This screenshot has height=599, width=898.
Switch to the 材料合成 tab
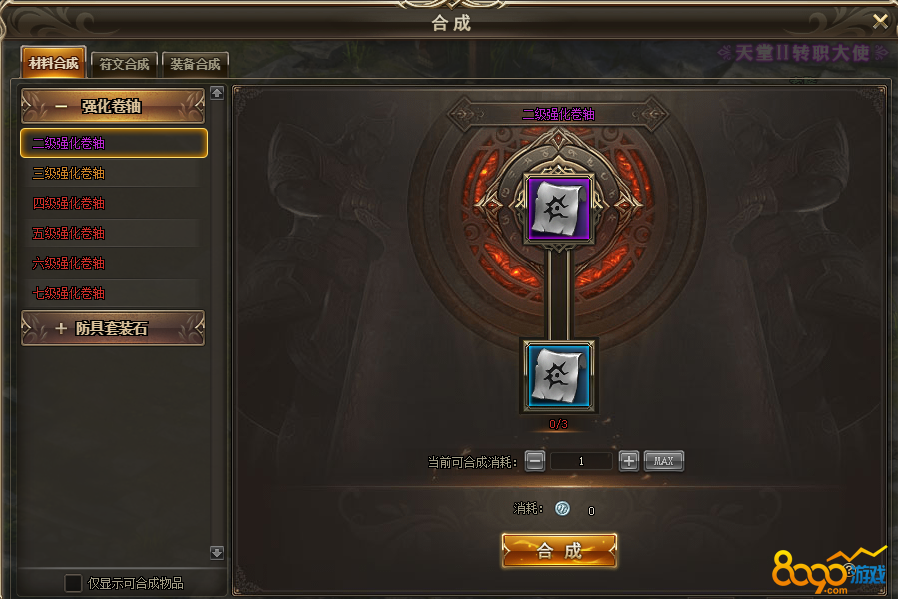54,63
